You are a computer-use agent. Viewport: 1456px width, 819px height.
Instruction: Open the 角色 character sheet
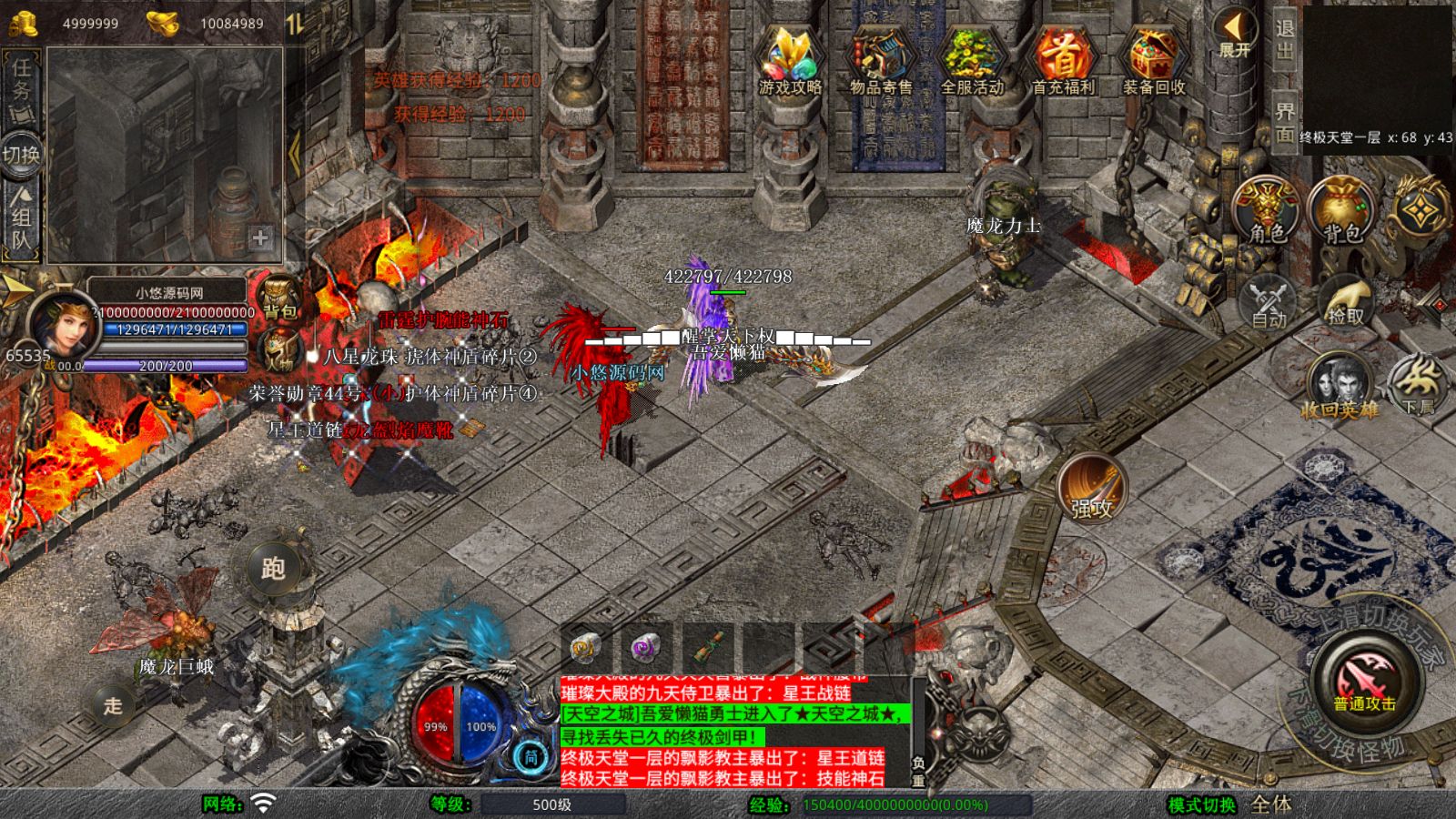click(1267, 211)
